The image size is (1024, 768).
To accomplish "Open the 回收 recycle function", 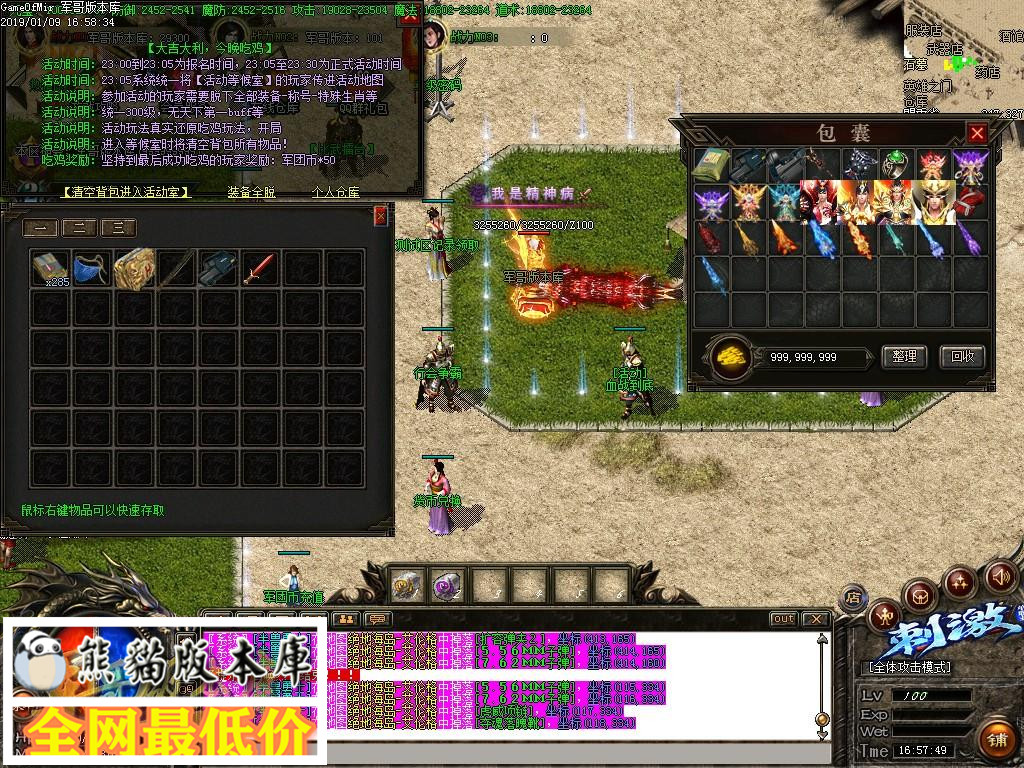I will click(962, 357).
